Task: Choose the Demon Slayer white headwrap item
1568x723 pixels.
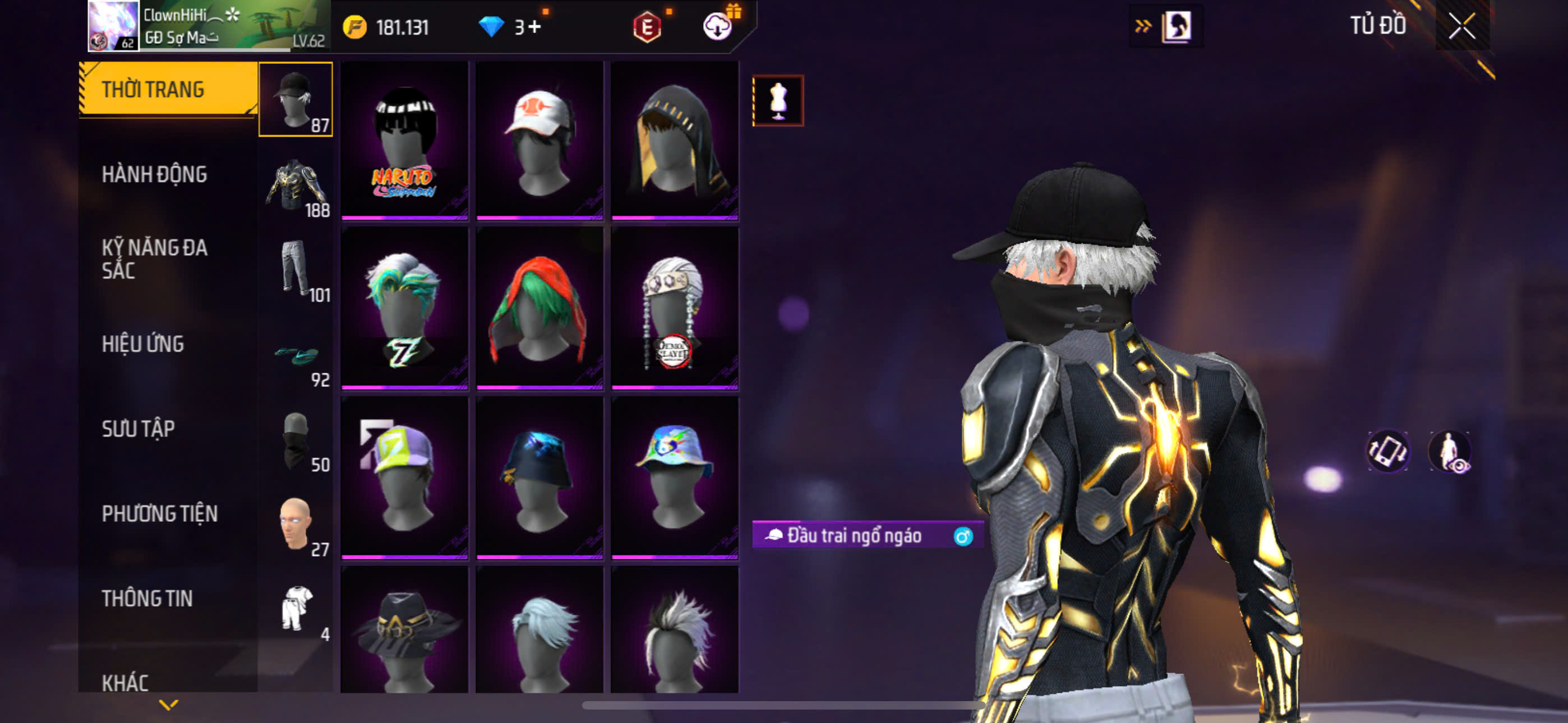Action: click(x=675, y=309)
